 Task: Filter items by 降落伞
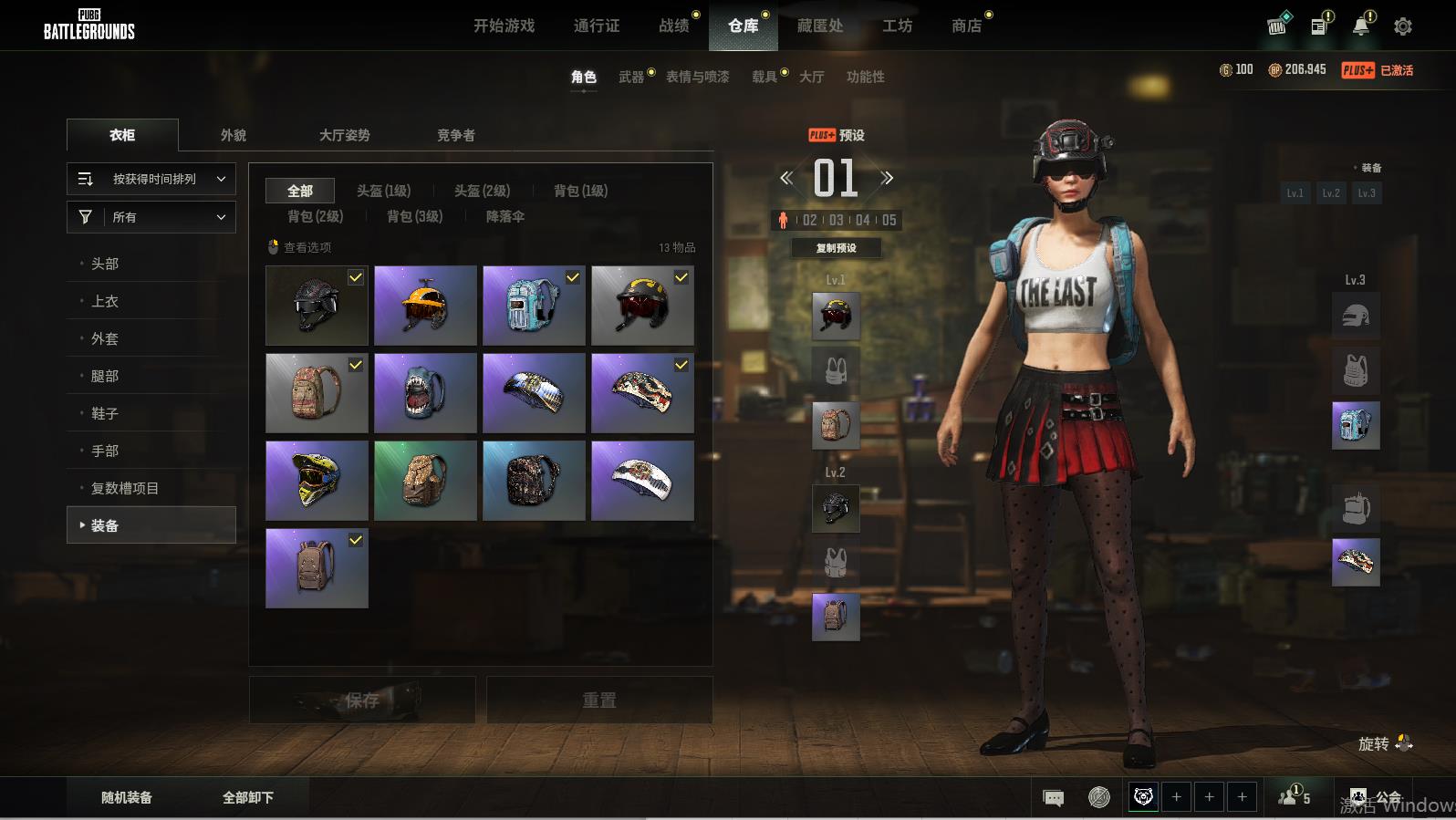click(x=504, y=216)
